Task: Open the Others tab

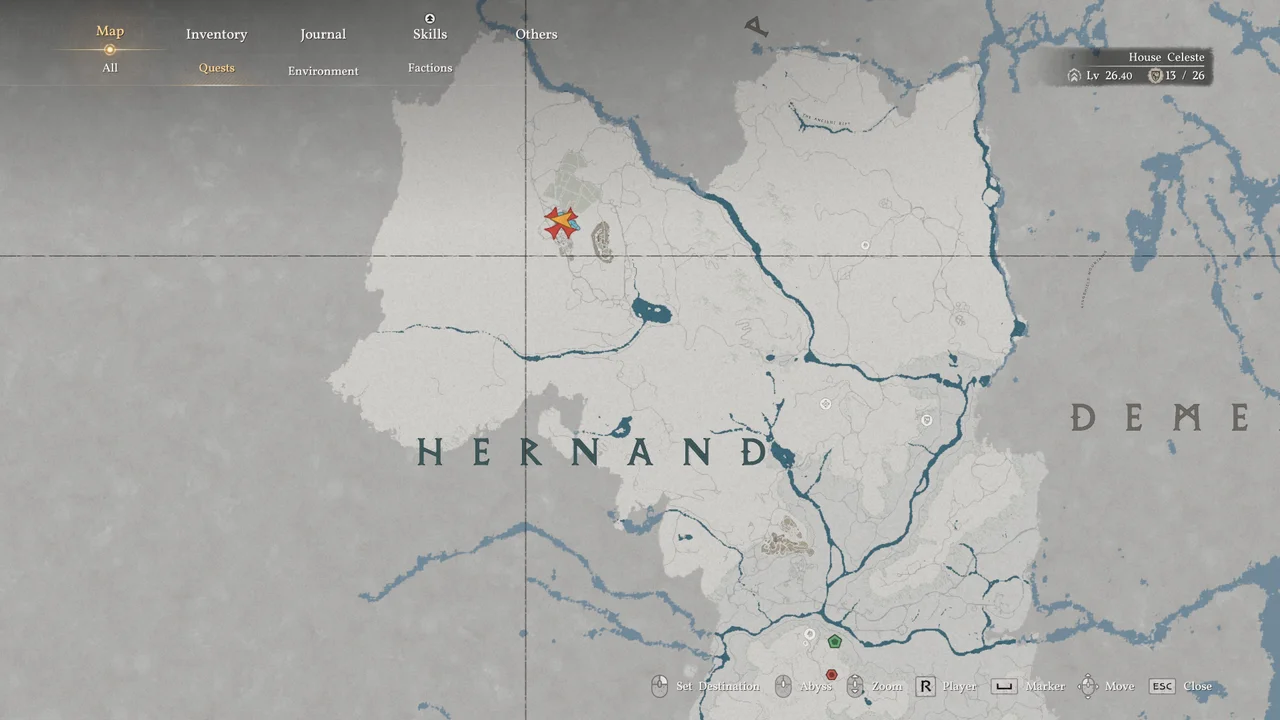Action: [536, 34]
